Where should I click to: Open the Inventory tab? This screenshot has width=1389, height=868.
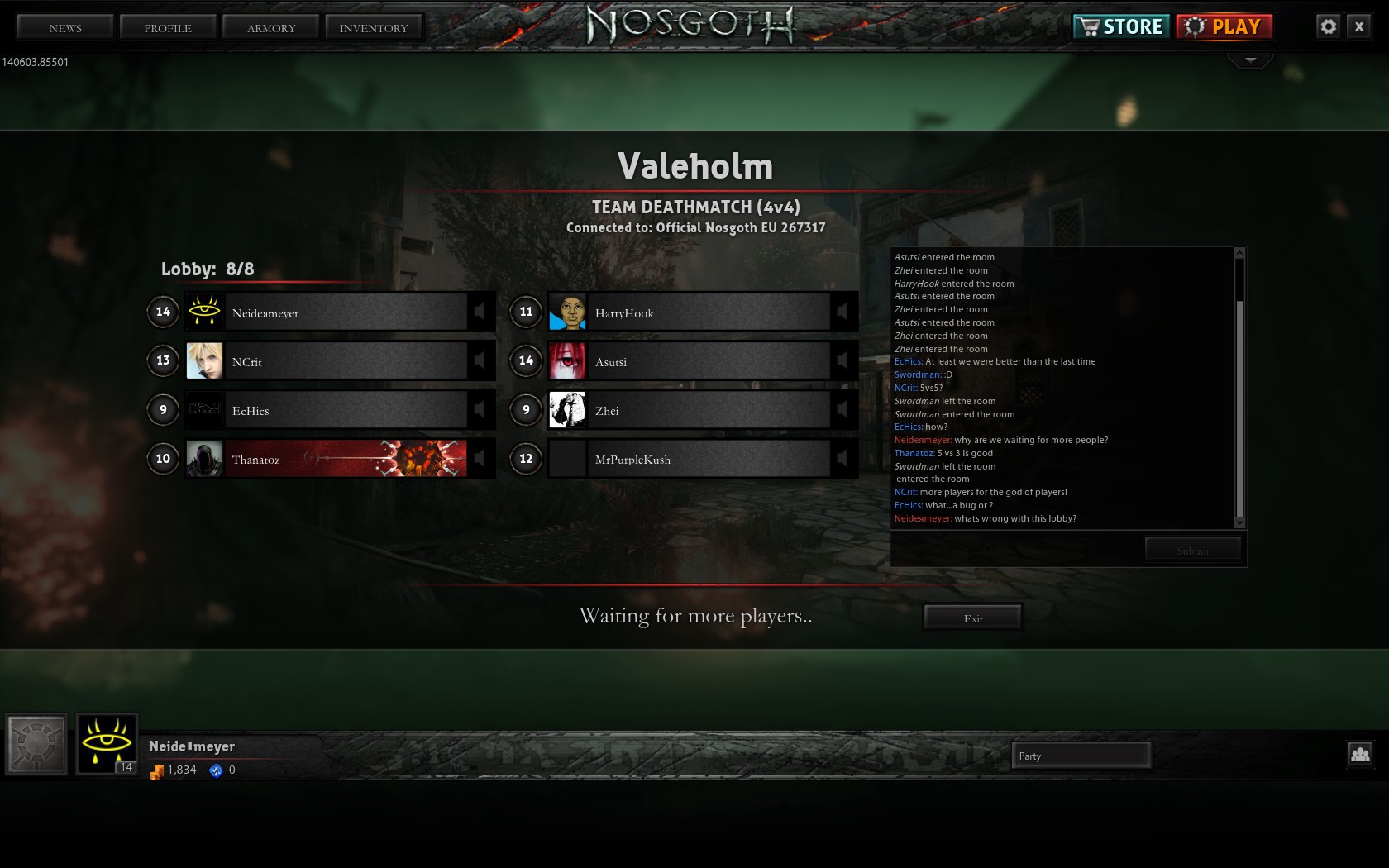[x=374, y=27]
